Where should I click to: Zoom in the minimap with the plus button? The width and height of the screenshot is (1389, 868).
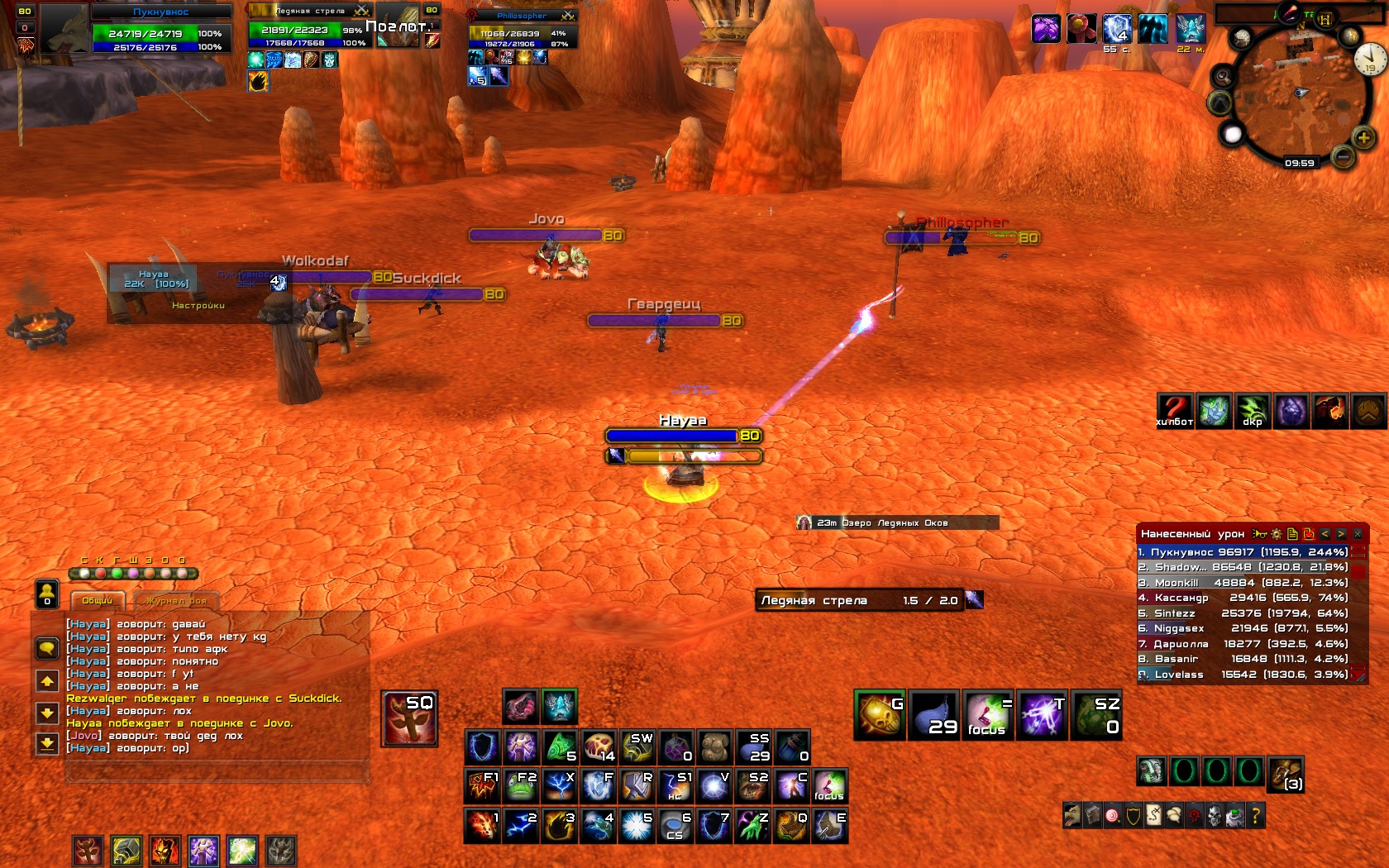coord(1363,137)
